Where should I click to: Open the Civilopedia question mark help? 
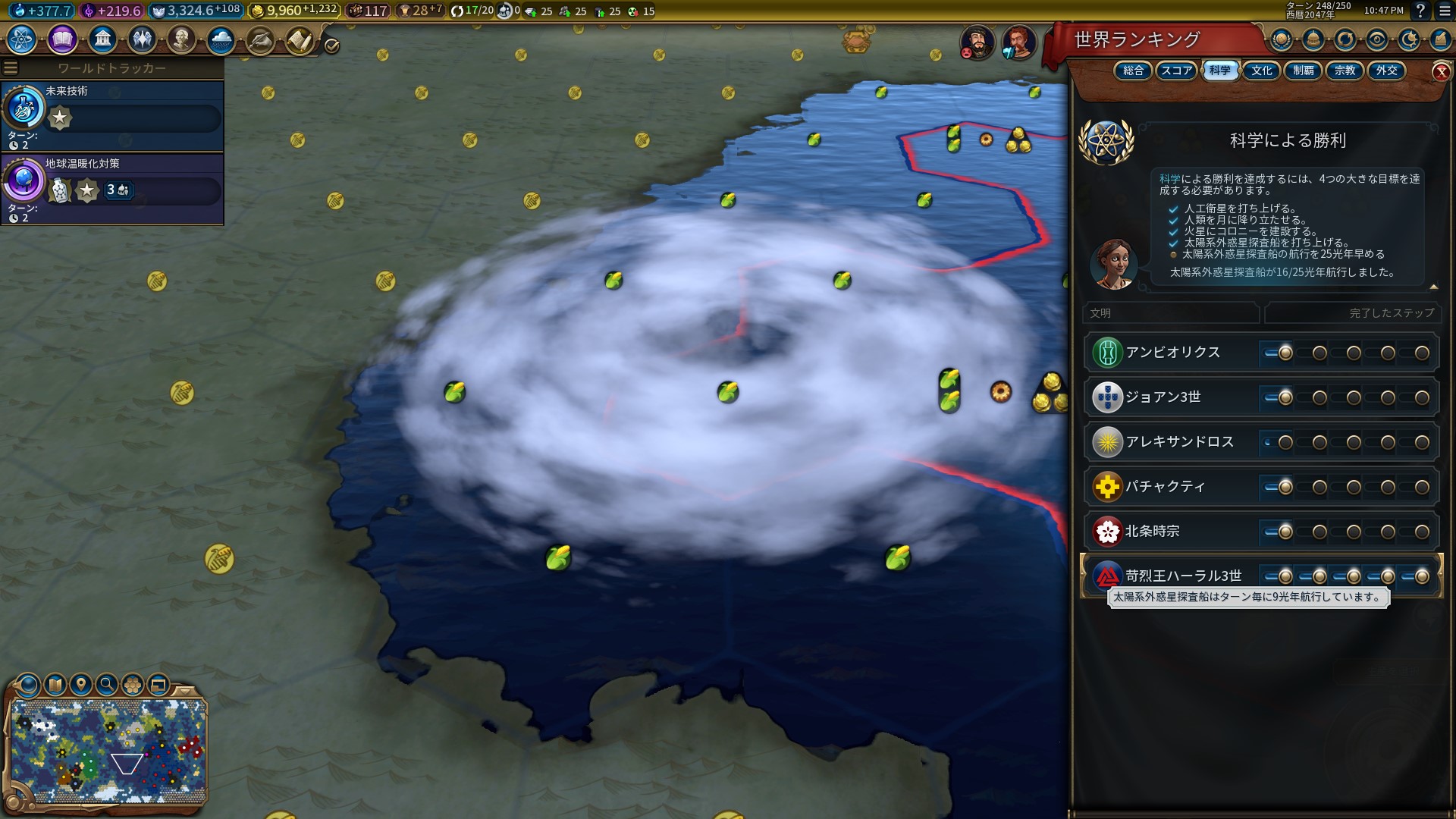click(1420, 11)
